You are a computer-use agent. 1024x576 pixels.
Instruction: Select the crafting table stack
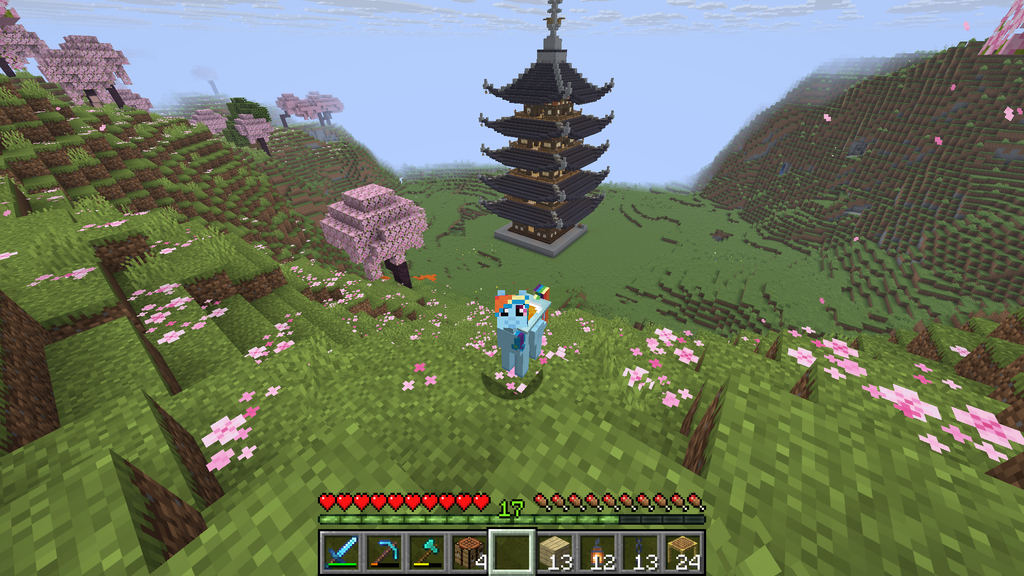(x=469, y=552)
